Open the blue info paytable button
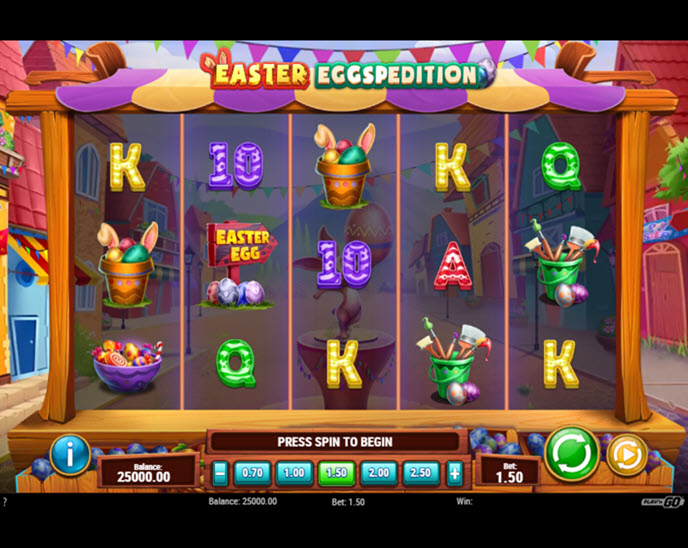This screenshot has height=548, width=688. coord(70,455)
